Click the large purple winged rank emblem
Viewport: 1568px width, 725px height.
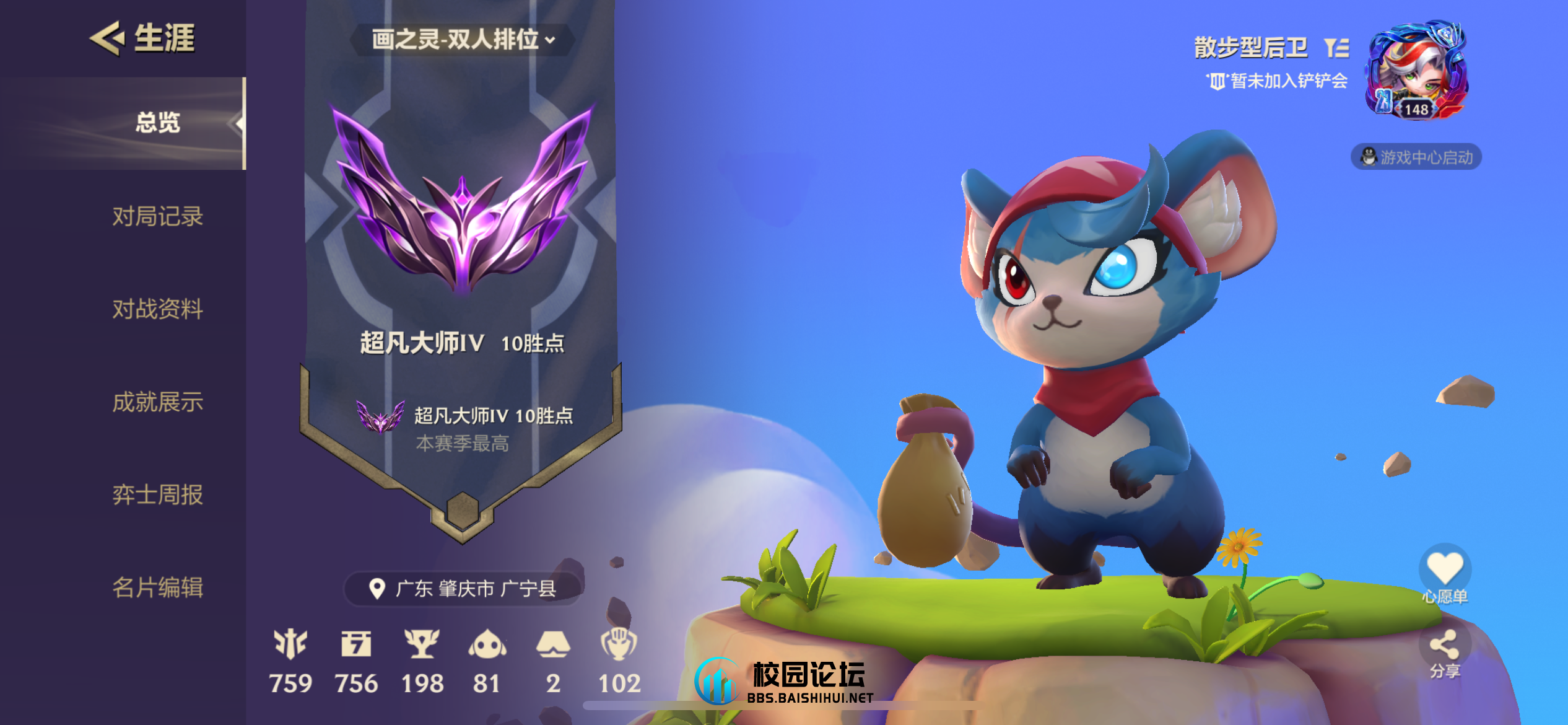(x=462, y=198)
